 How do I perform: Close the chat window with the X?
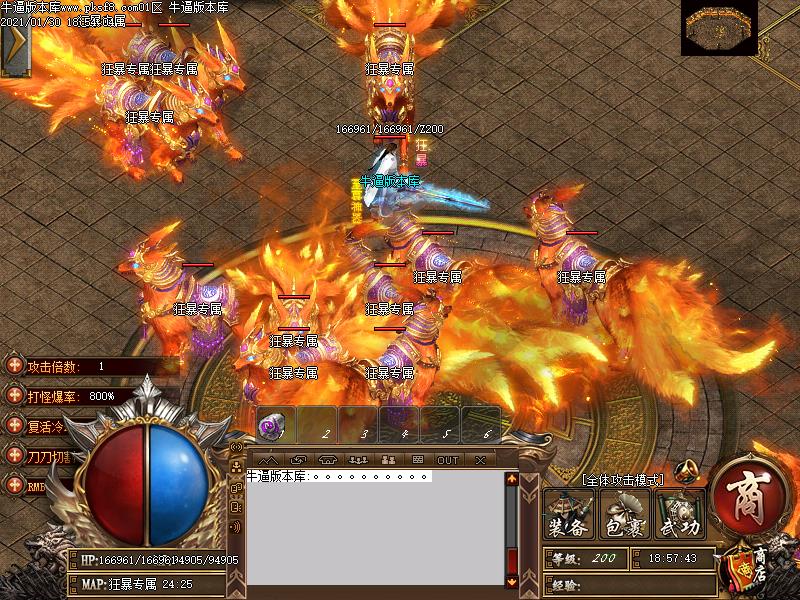tap(480, 460)
